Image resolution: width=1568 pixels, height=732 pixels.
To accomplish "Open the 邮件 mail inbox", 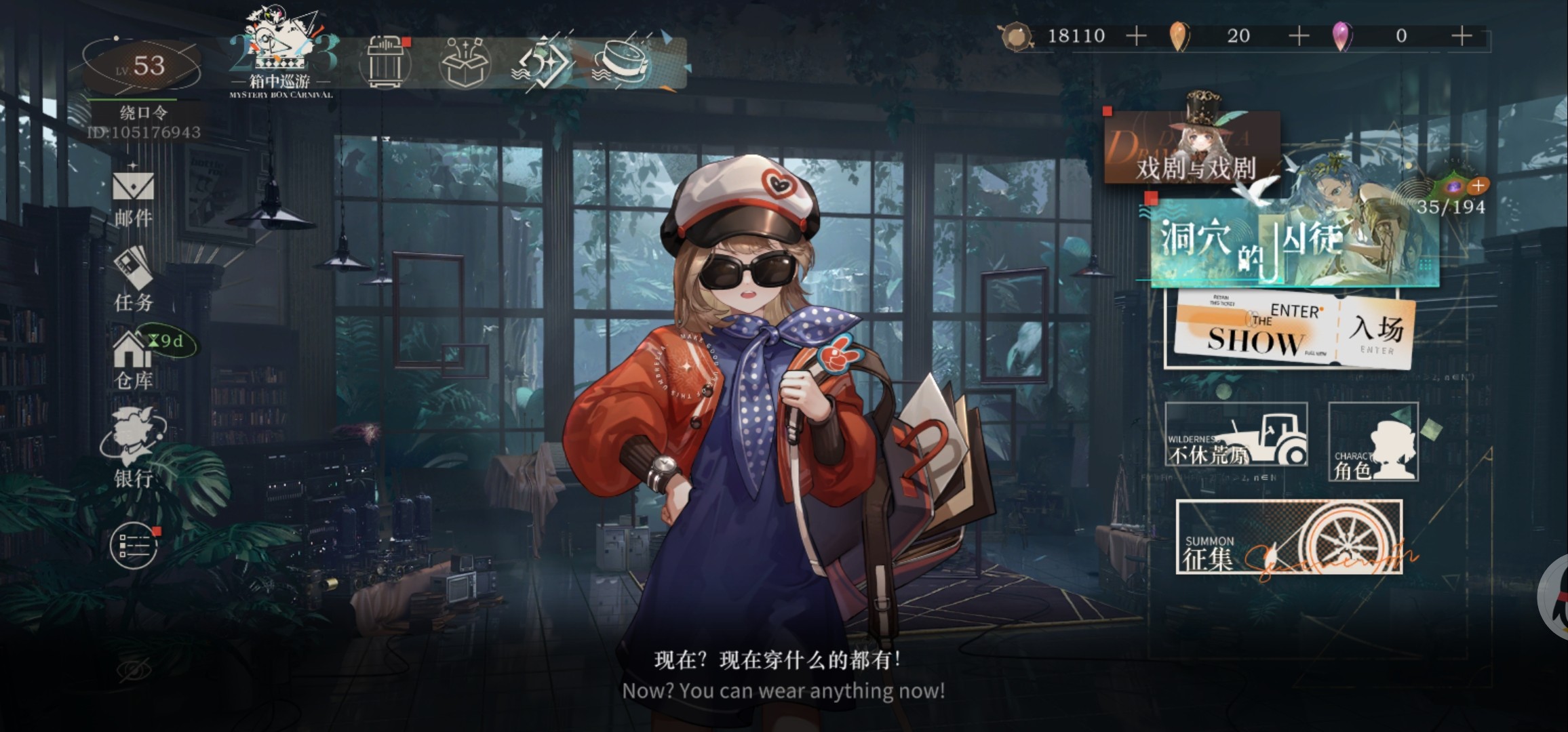I will (x=133, y=198).
